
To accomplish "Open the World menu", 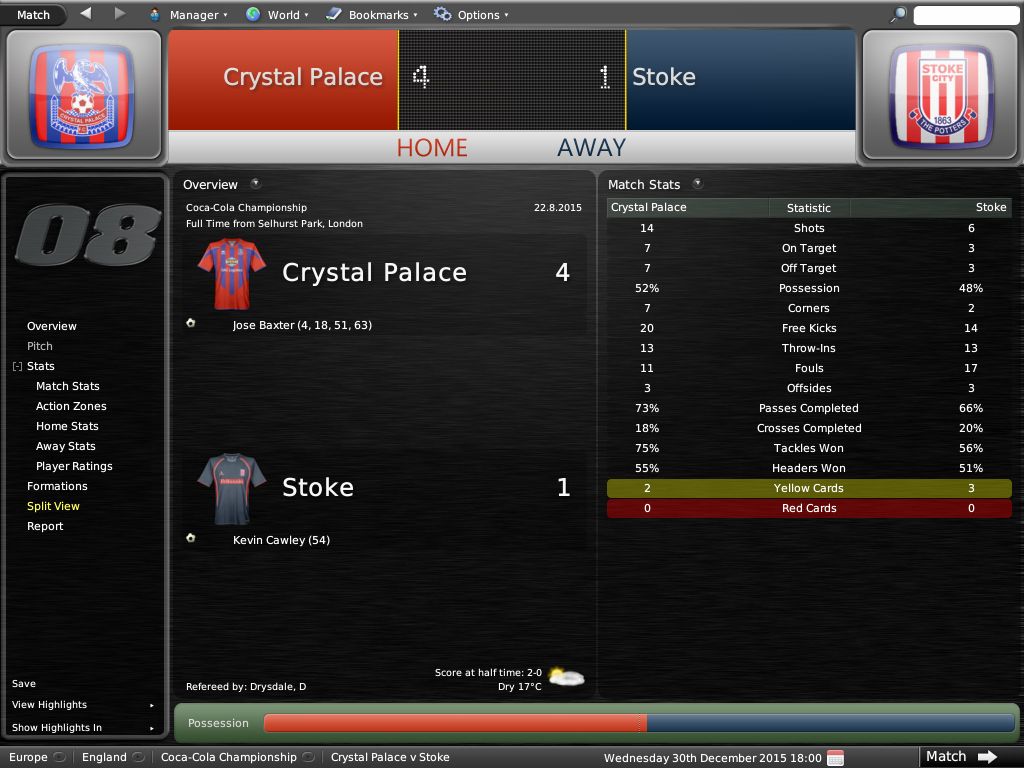I will point(277,15).
